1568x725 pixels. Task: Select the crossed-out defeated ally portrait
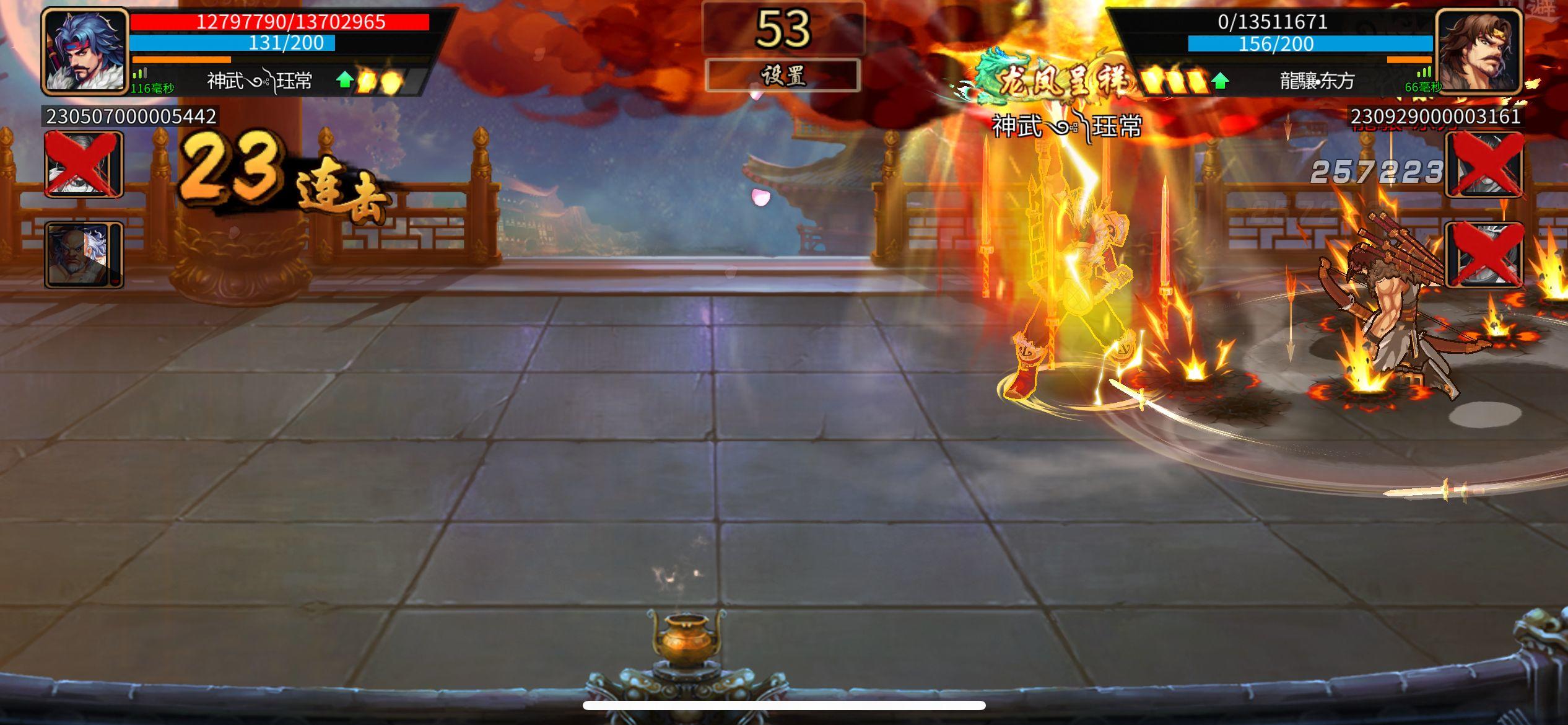click(81, 166)
